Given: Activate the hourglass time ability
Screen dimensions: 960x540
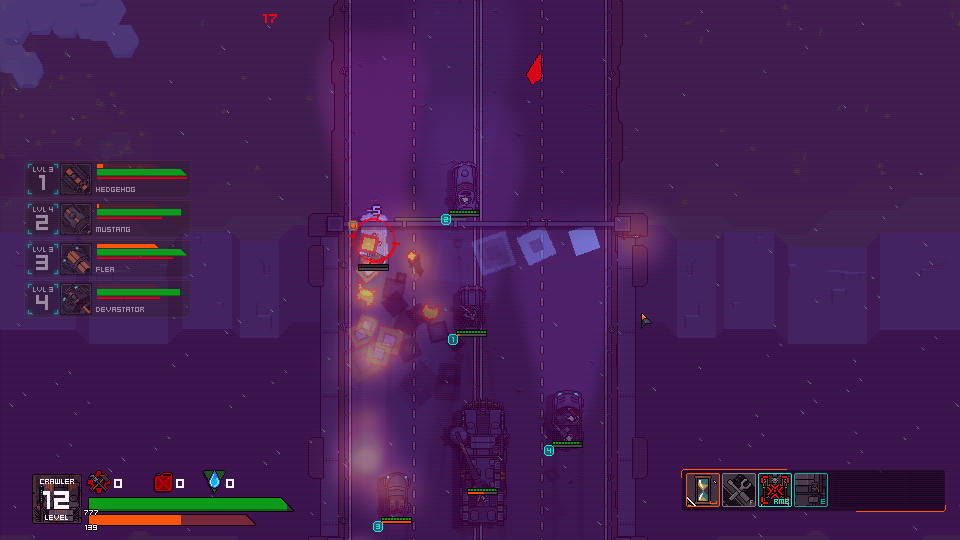Looking at the screenshot, I should coord(703,490).
